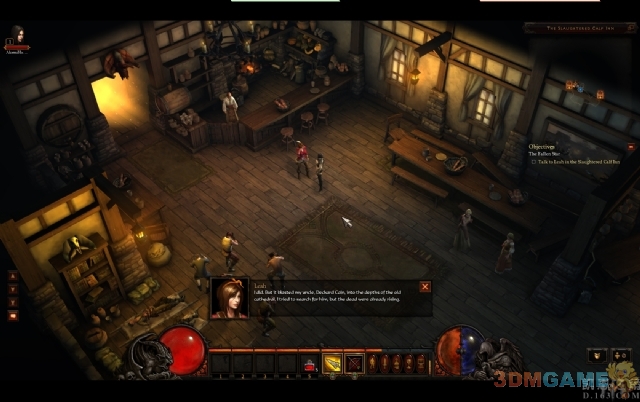The image size is (640, 402).
Task: Select the crossed-out secondary skill slot
Action: point(353,364)
